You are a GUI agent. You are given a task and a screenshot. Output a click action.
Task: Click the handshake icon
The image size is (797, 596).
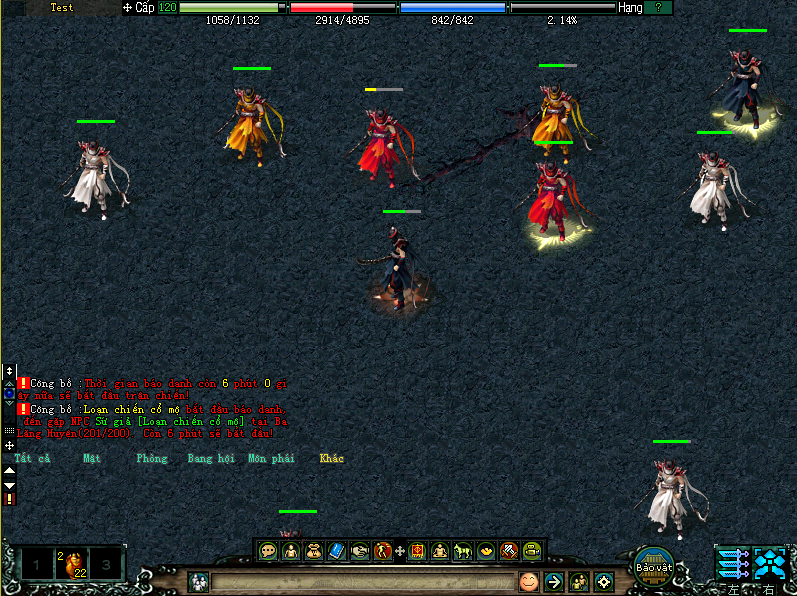tap(360, 550)
